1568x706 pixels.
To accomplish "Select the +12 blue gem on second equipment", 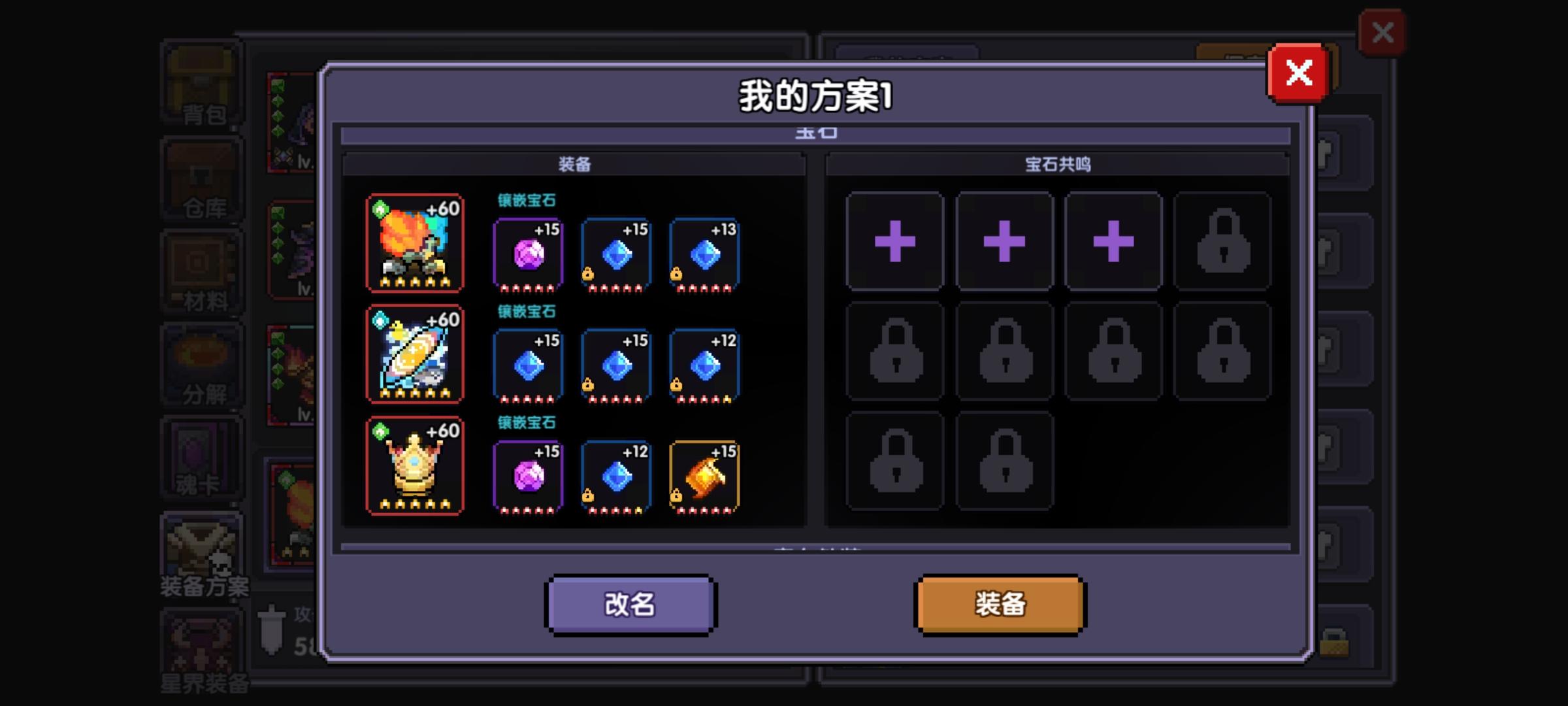I will (x=704, y=366).
